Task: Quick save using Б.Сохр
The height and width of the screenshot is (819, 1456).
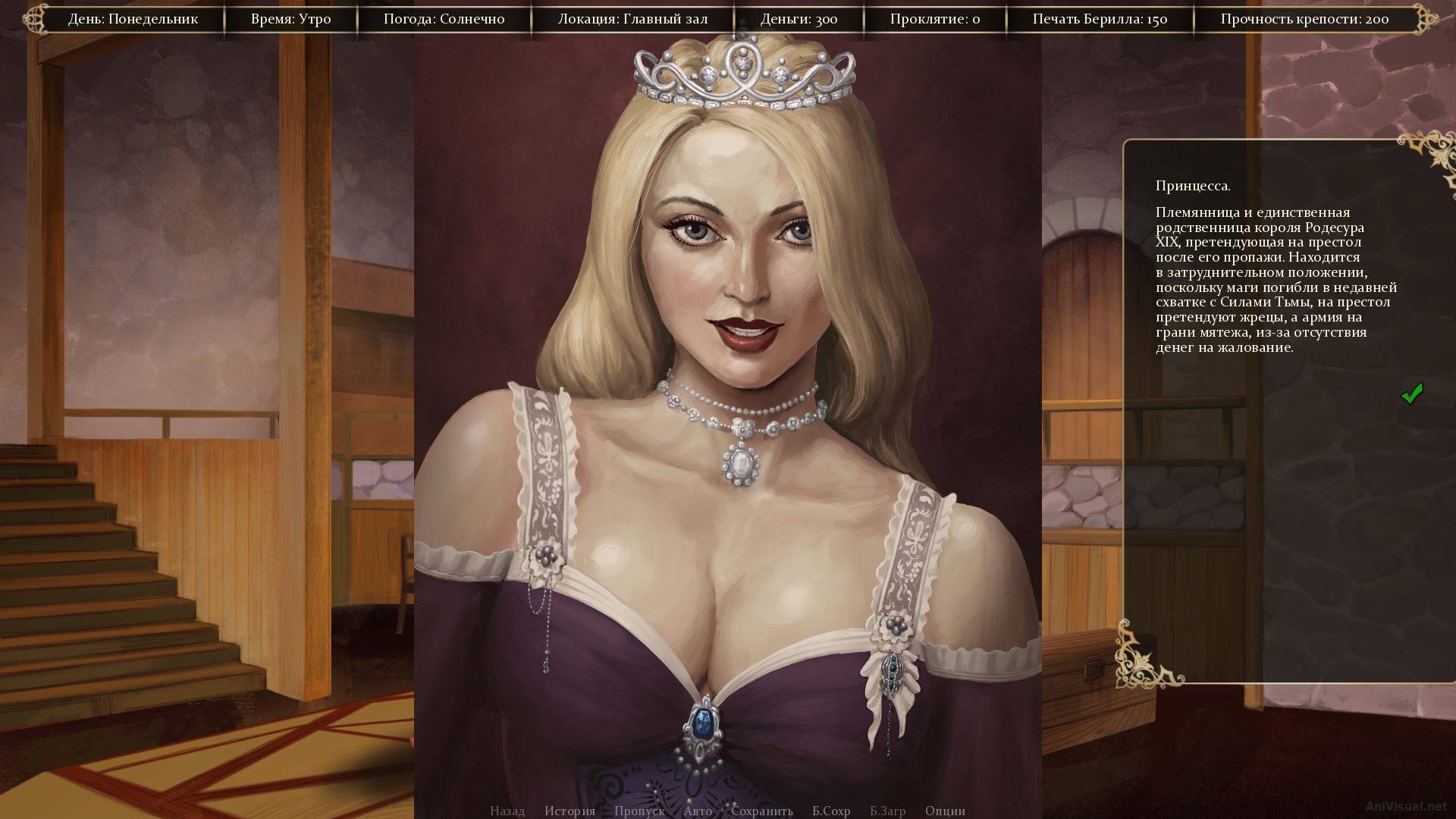Action: tap(831, 811)
